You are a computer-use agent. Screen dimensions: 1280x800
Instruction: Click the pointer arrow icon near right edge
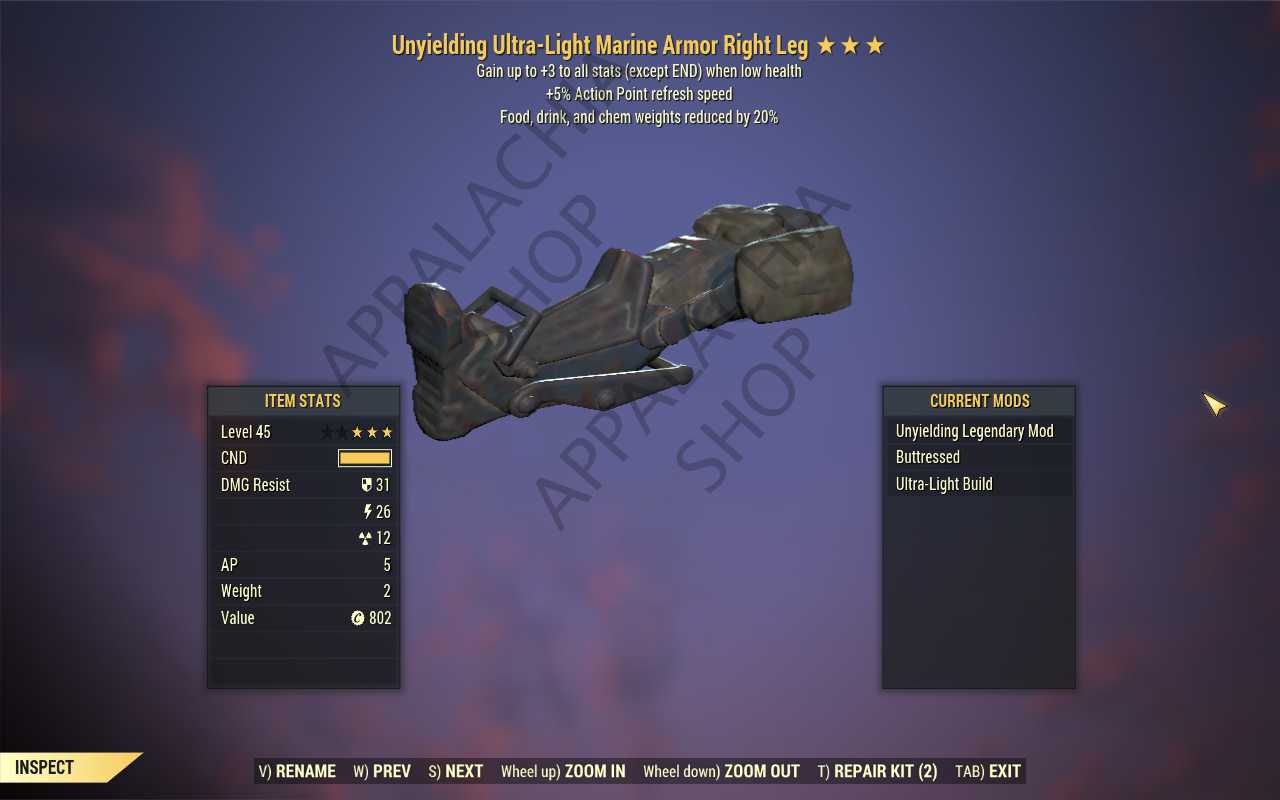coord(1214,404)
